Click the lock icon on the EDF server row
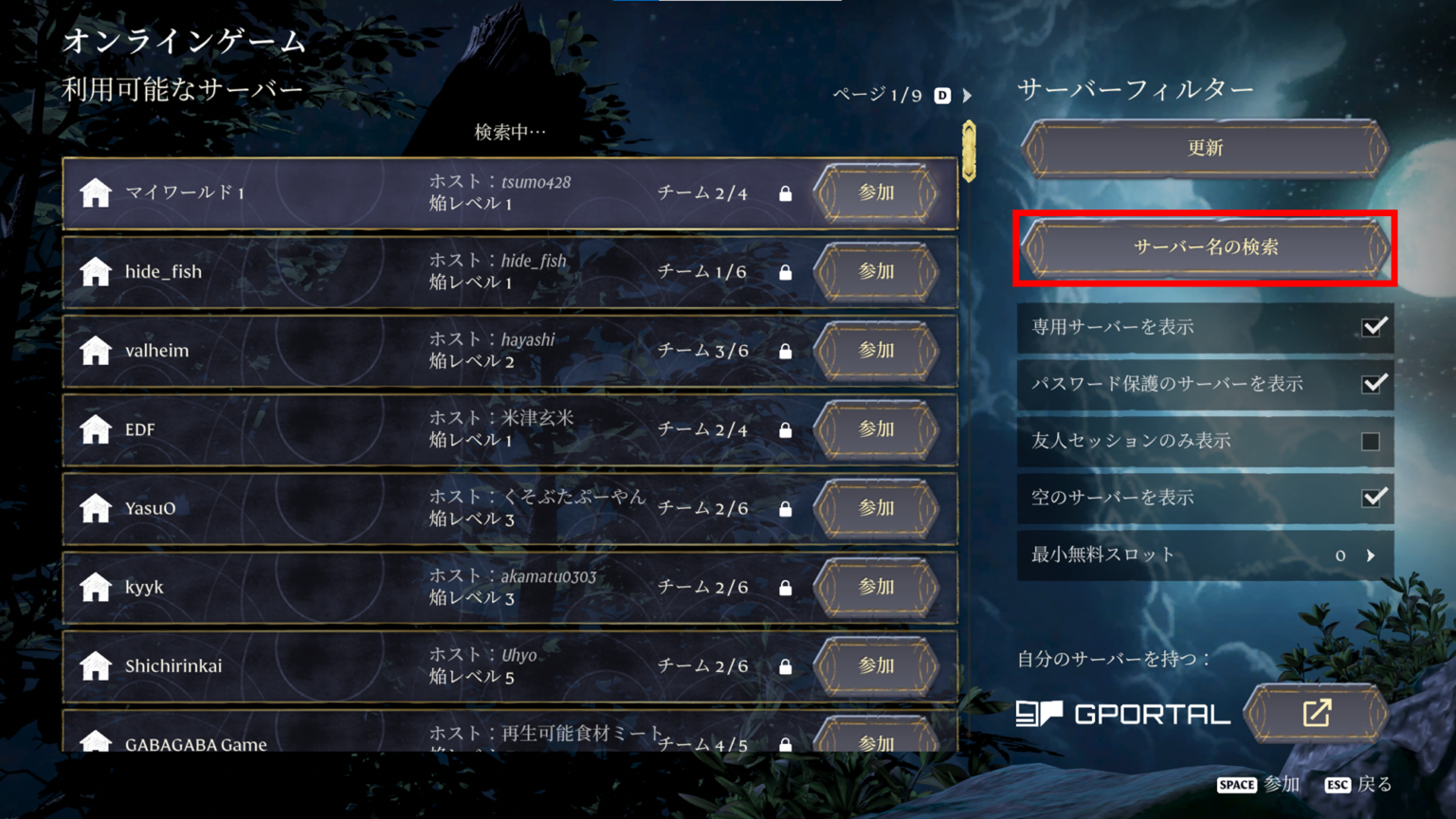This screenshot has width=1456, height=819. (x=785, y=428)
